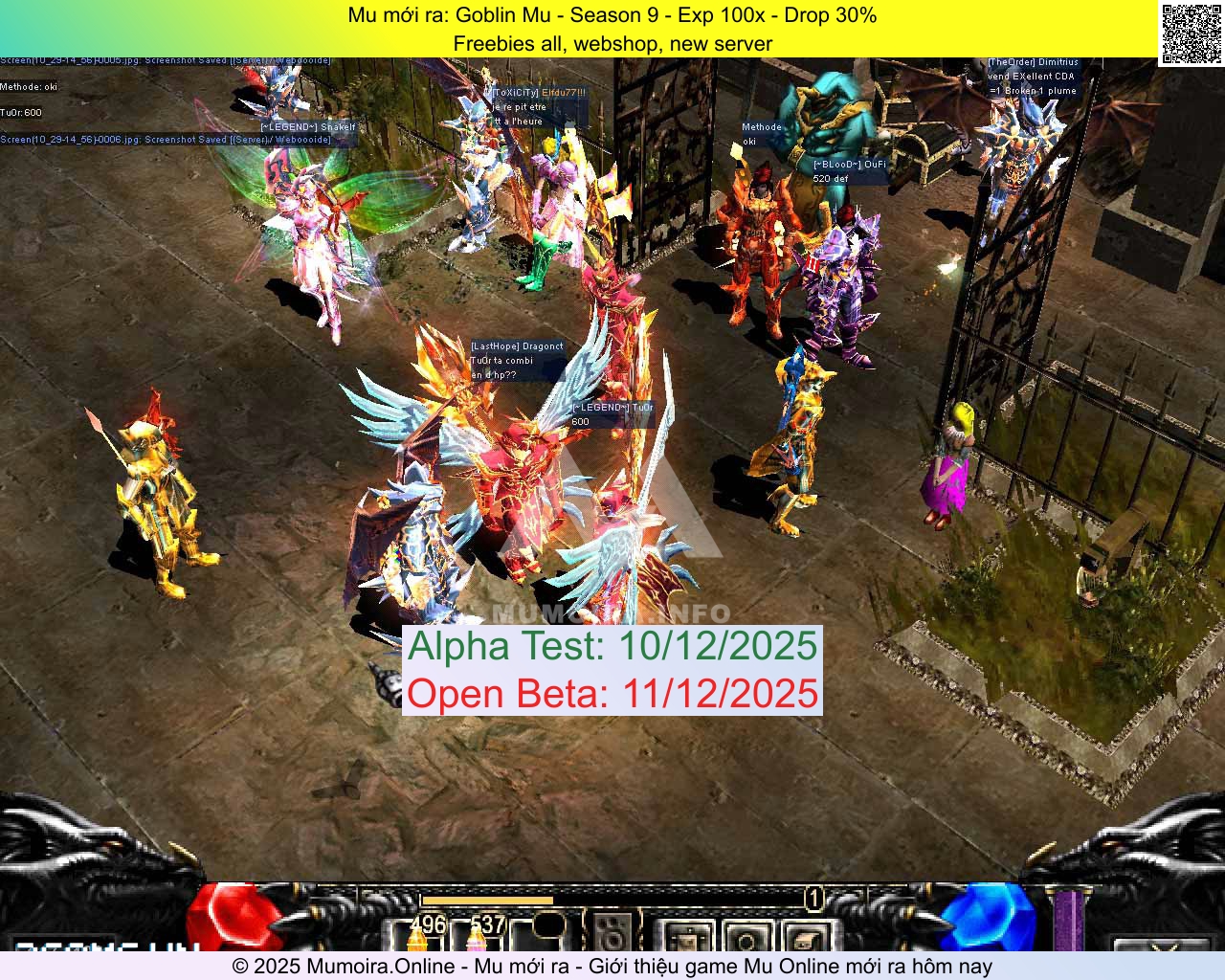1225x980 pixels.
Task: Open the Goblin Mu Season 9 banner
Action: [x=612, y=15]
